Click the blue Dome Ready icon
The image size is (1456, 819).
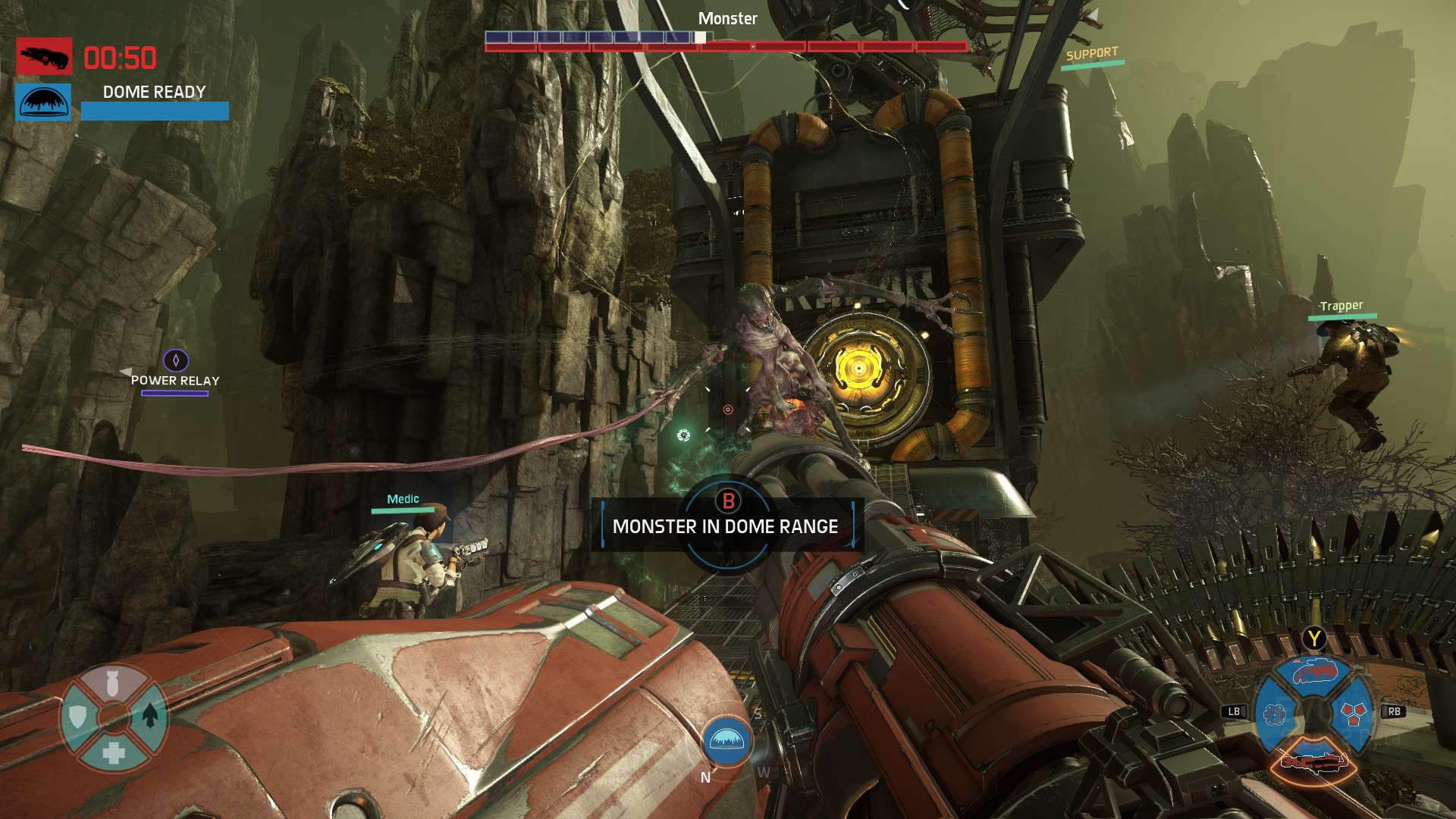click(43, 102)
